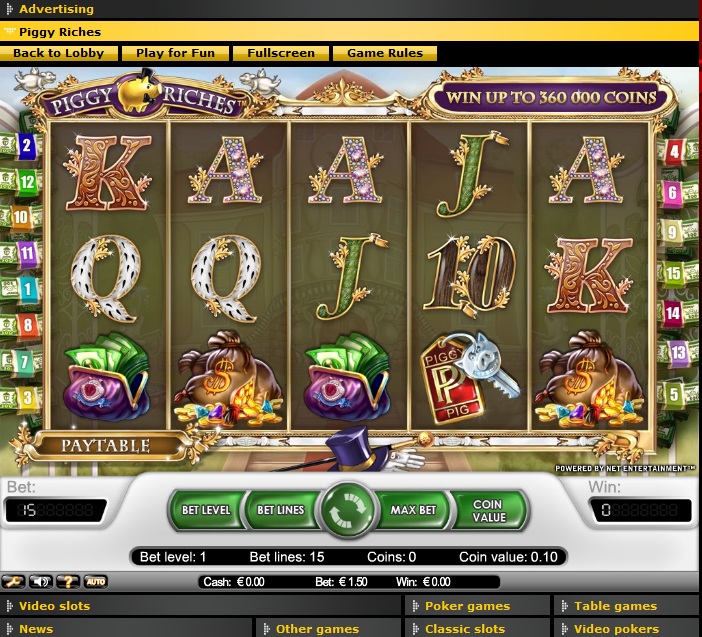Switch the game to Fullscreen
This screenshot has height=637, width=702.
tap(281, 53)
